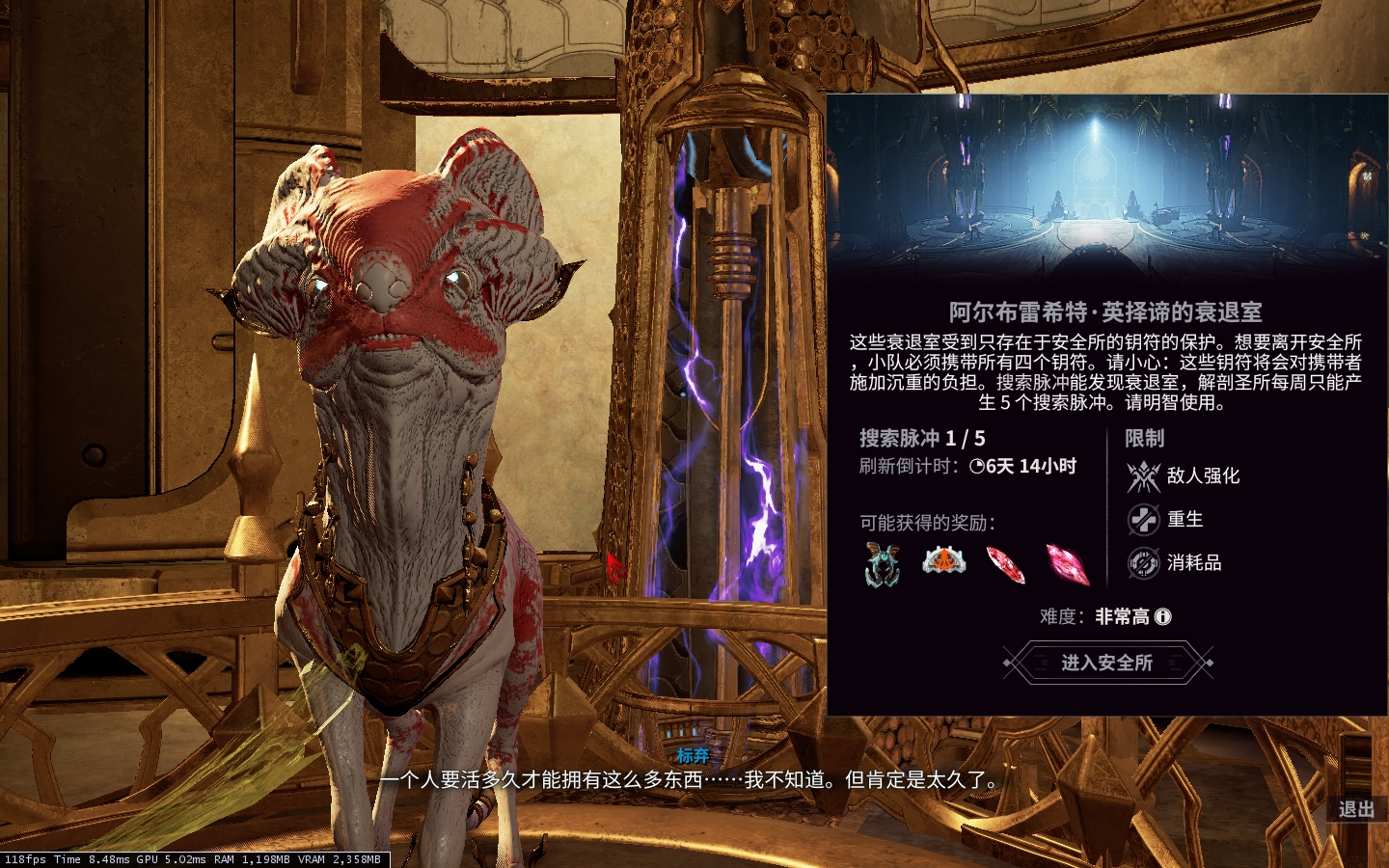Open the difficulty info icon beside 非常高
Viewport: 1389px width, 868px height.
1163,616
